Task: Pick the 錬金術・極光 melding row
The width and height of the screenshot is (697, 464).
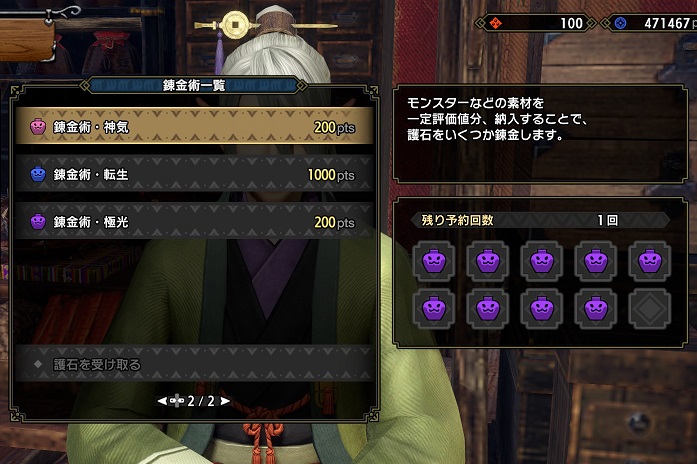Action: pyautogui.click(x=195, y=221)
